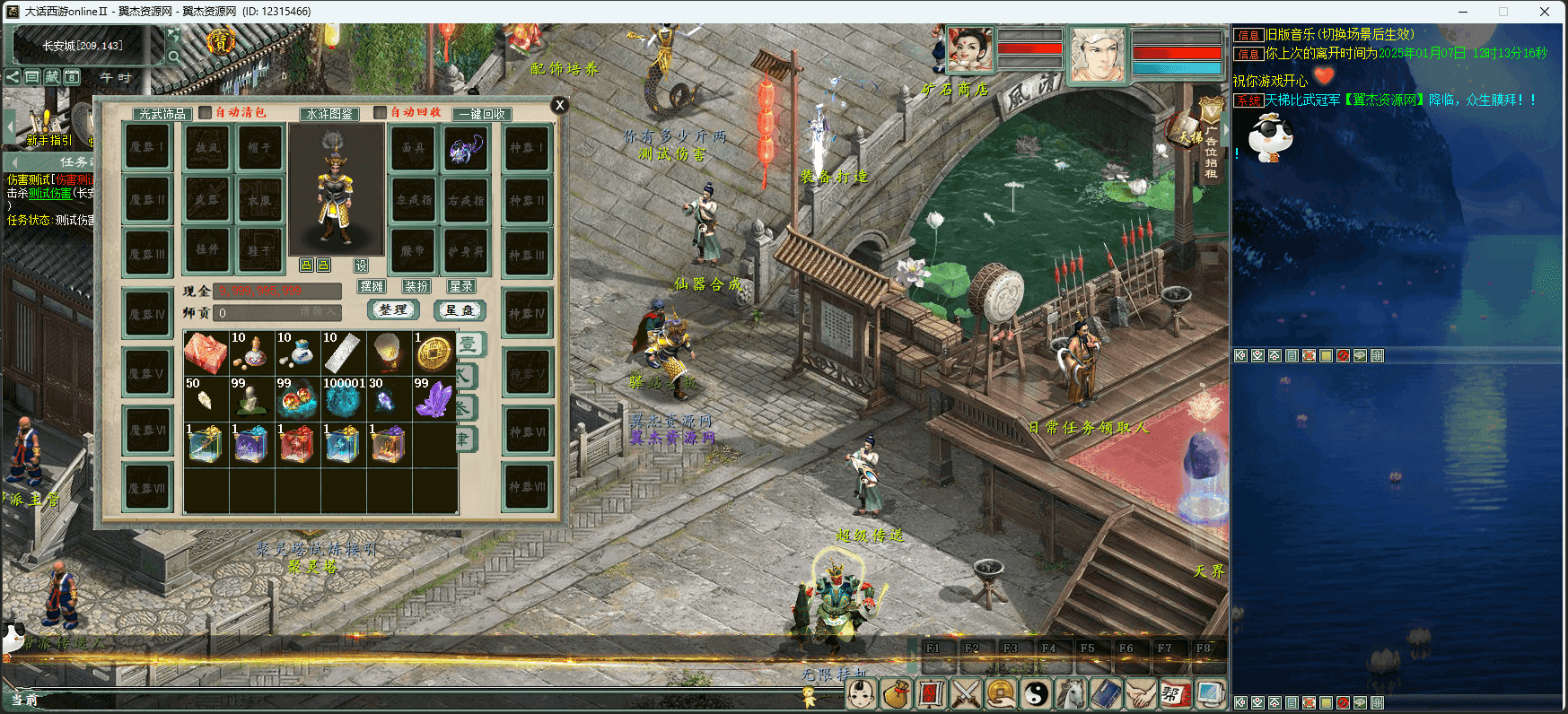Toggle the 自动清包 checkbox
Screen dimensions: 1568x714
206,113
